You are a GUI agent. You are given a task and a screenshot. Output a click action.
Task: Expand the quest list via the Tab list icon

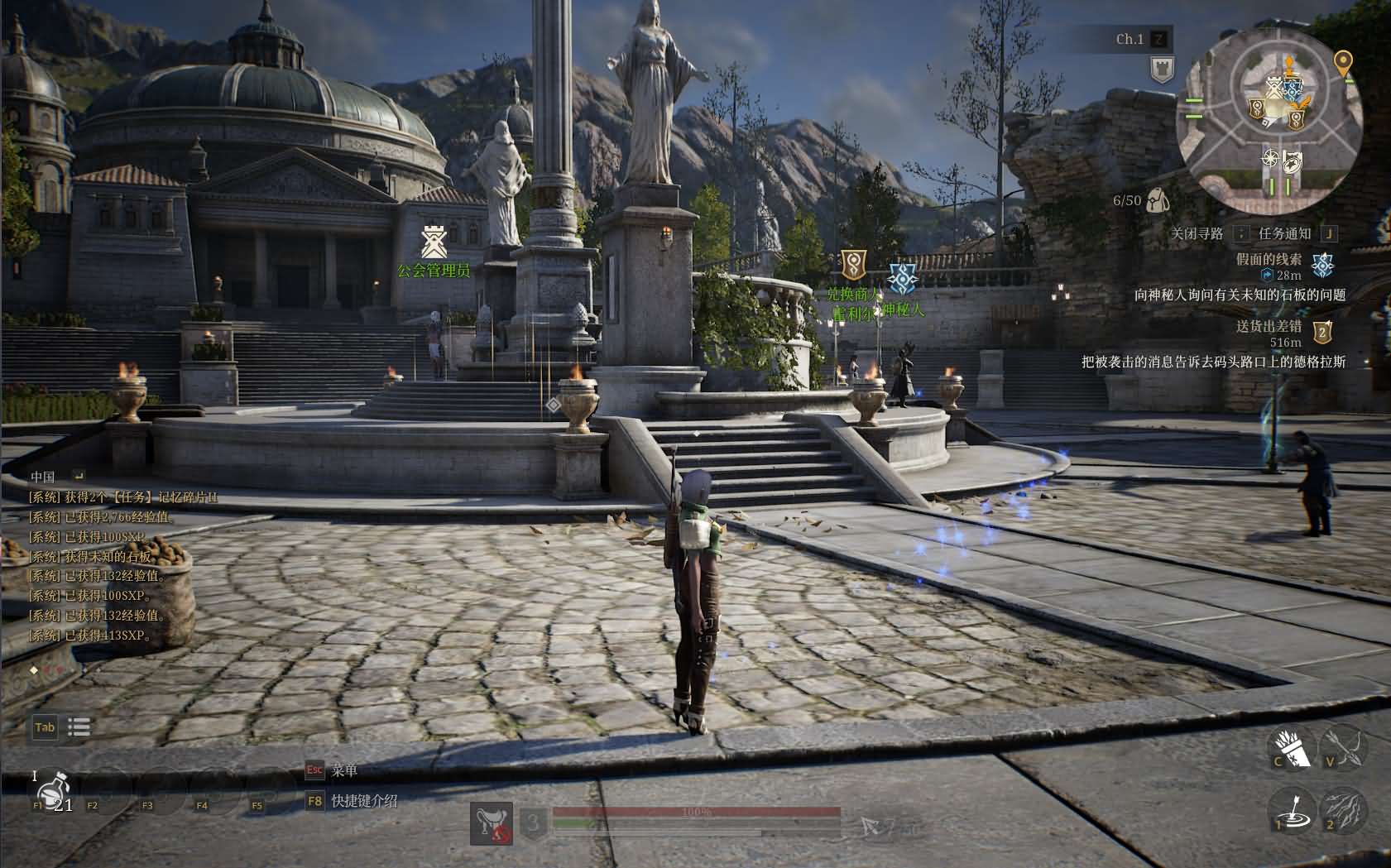[79, 727]
